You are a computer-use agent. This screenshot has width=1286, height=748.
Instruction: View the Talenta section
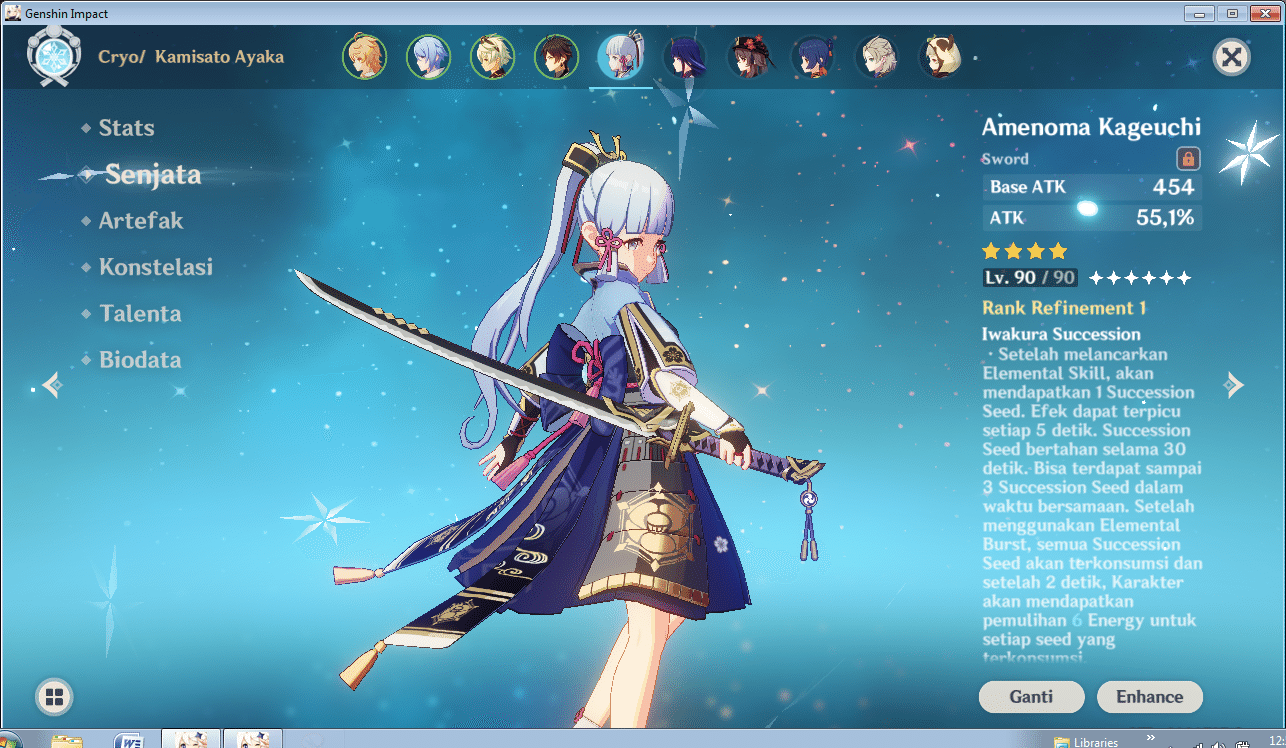pyautogui.click(x=140, y=313)
